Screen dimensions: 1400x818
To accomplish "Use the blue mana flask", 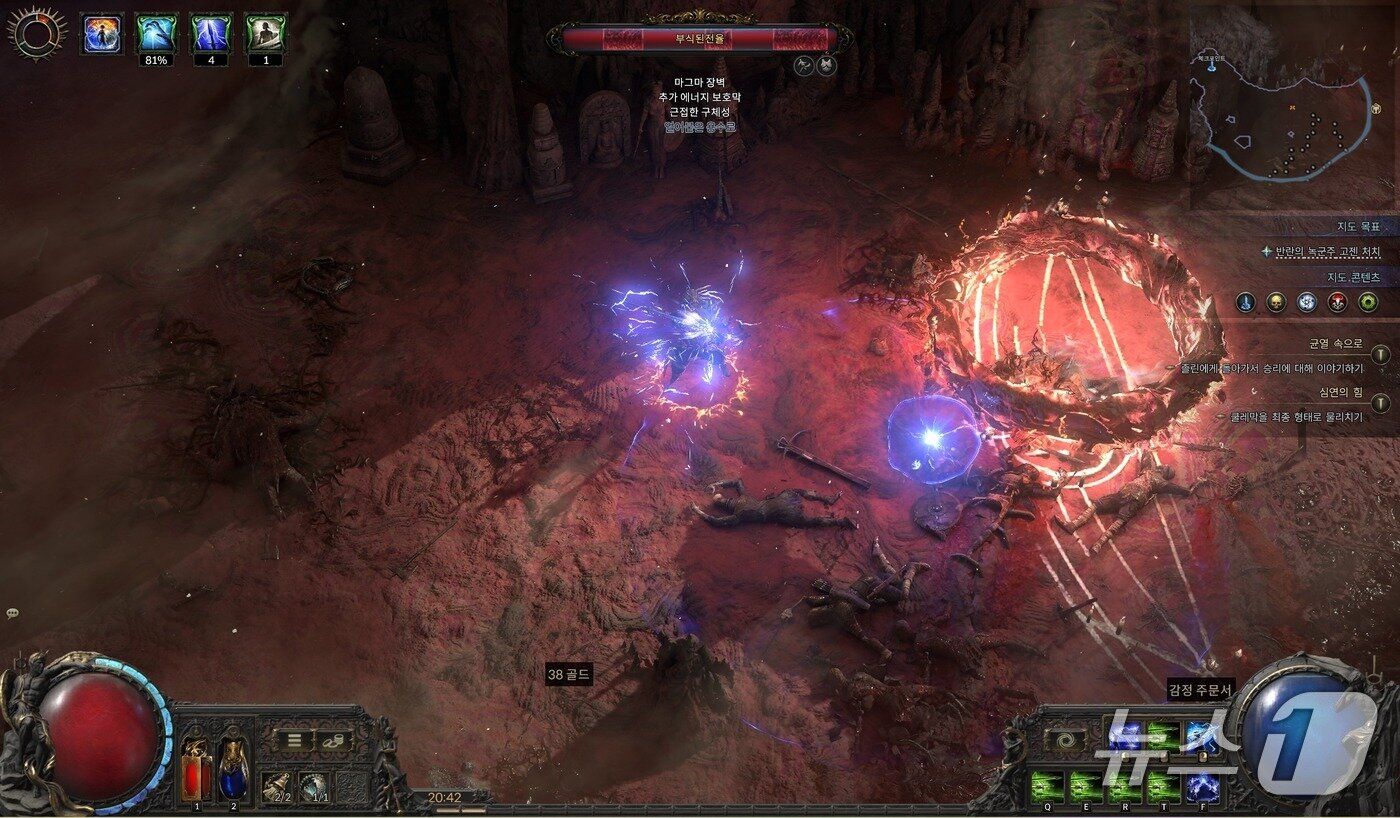I will 232,770.
